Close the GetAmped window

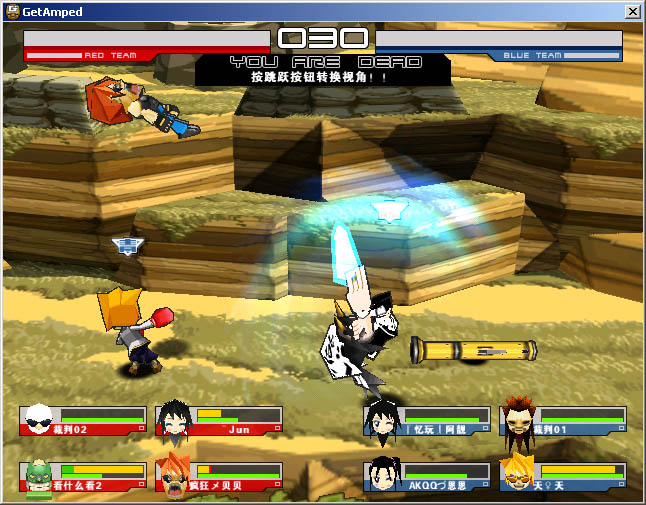pos(632,11)
